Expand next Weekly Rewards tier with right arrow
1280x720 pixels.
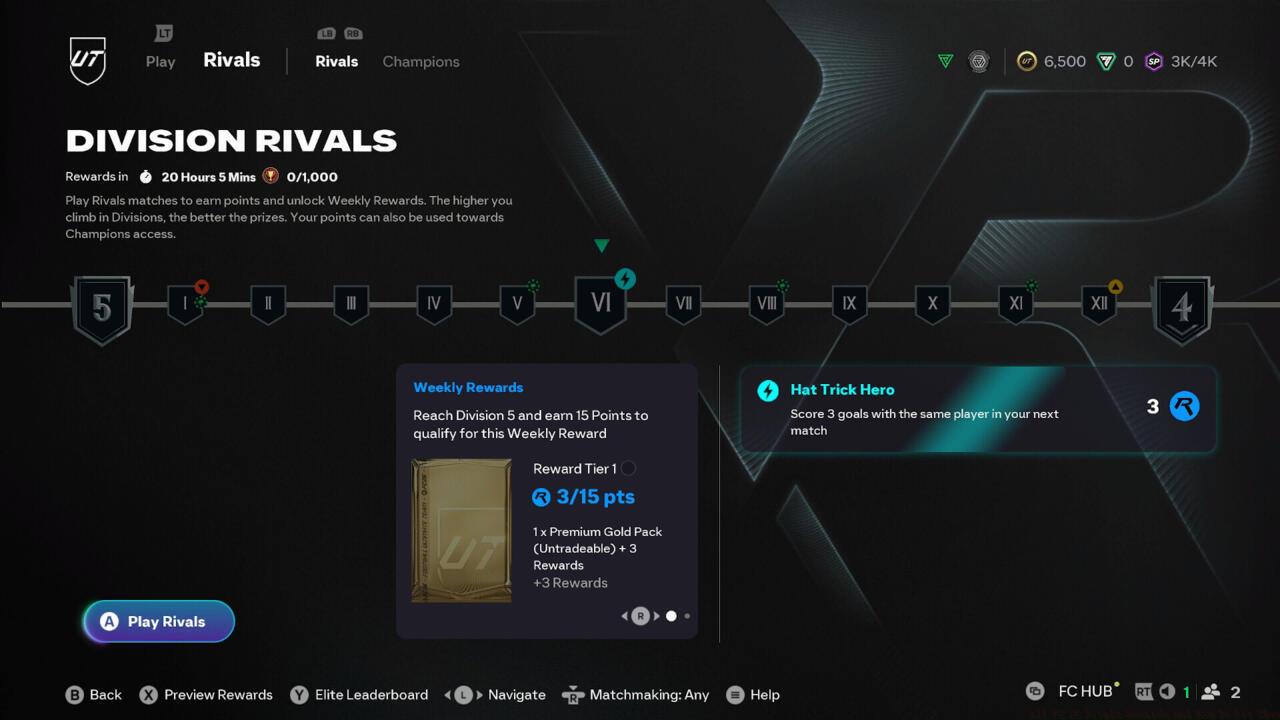655,616
